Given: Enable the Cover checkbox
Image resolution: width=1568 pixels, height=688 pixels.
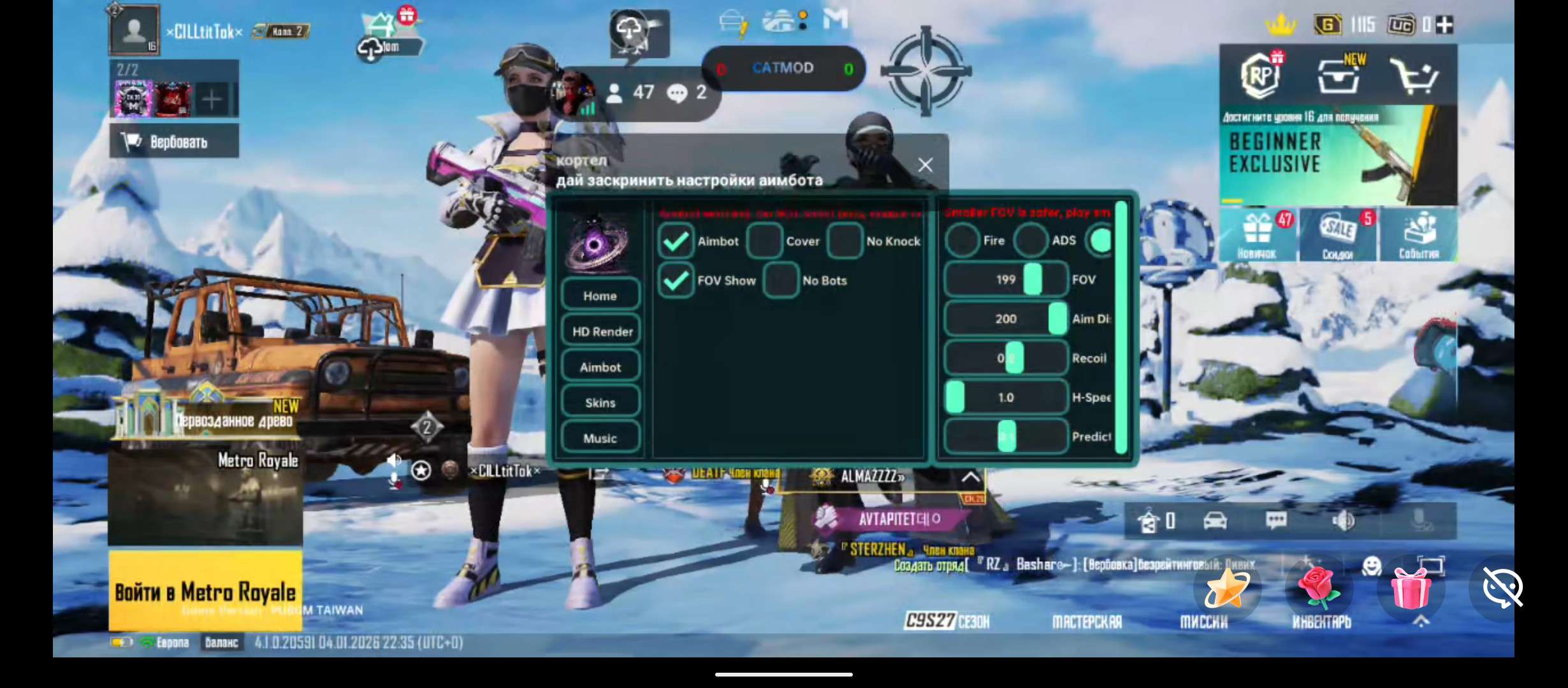Looking at the screenshot, I should point(764,241).
